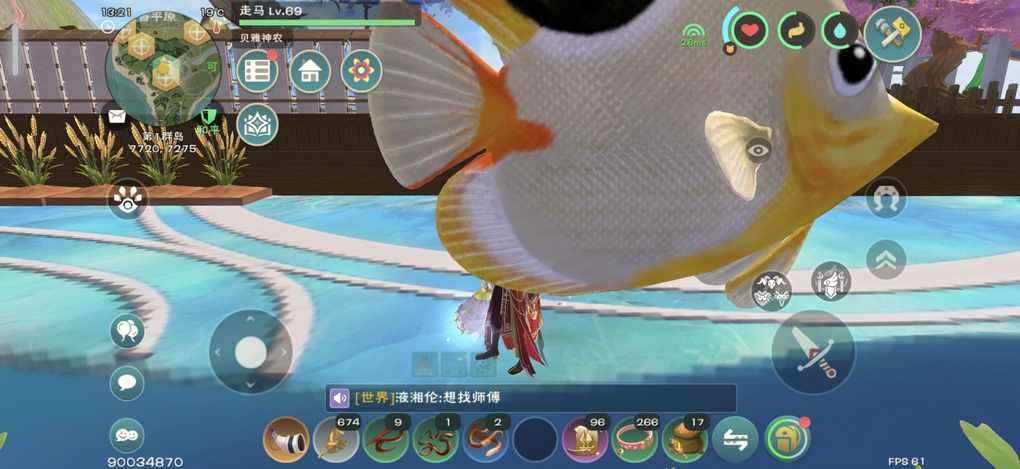Open the colorful flower icon menu
This screenshot has width=1020, height=469.
(x=361, y=71)
